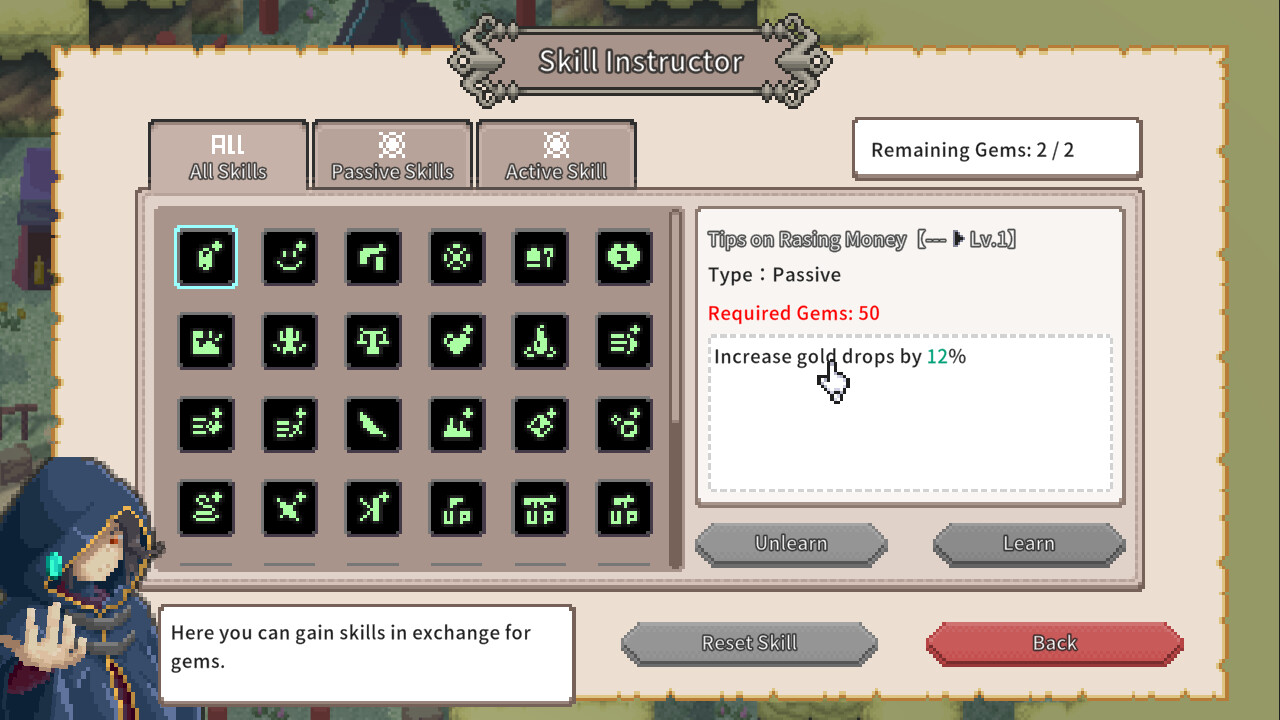Click the ring skill icon in third row
Viewport: 1280px width, 720px height.
623,425
